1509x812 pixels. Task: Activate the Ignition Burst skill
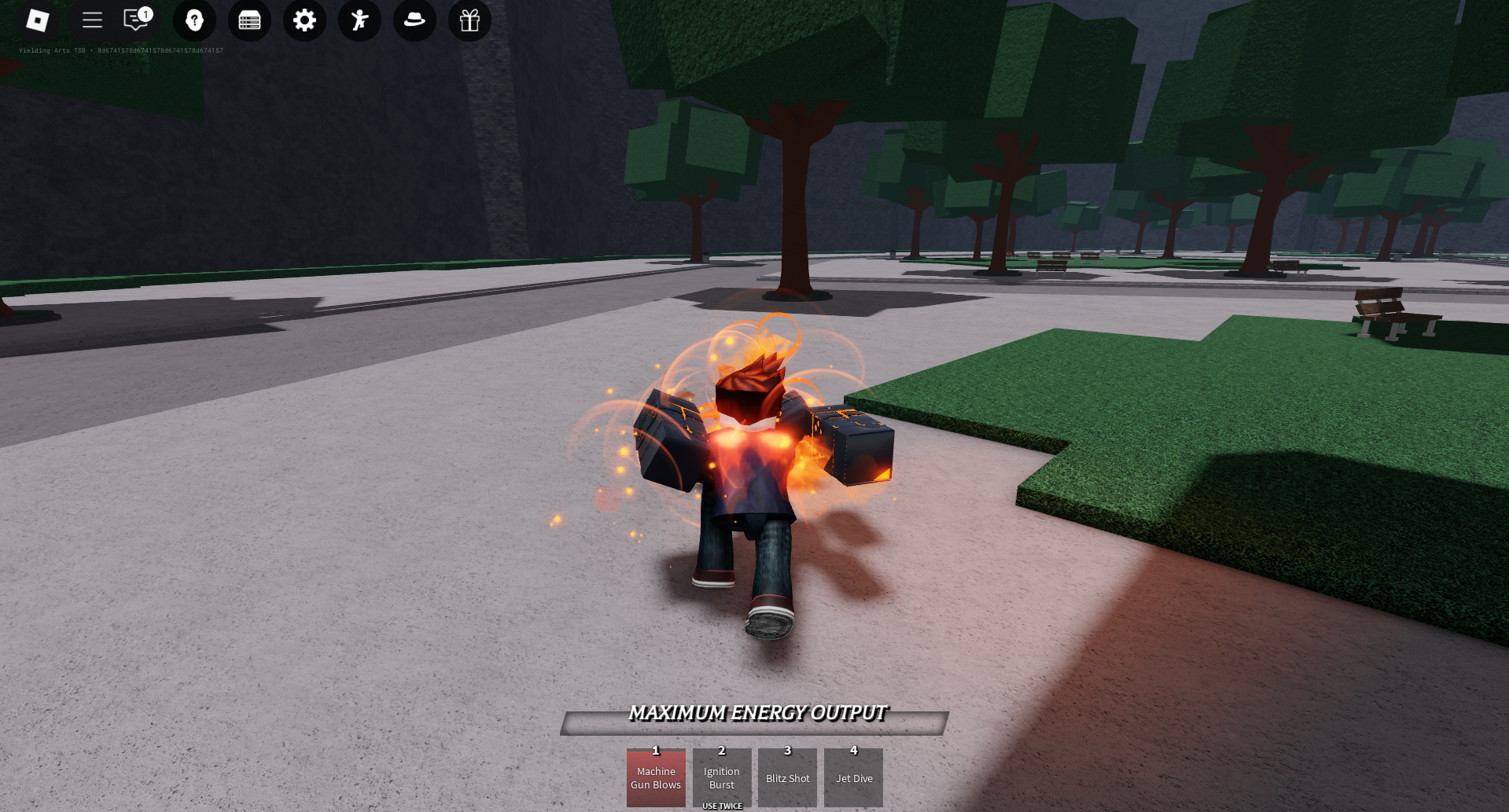(721, 778)
